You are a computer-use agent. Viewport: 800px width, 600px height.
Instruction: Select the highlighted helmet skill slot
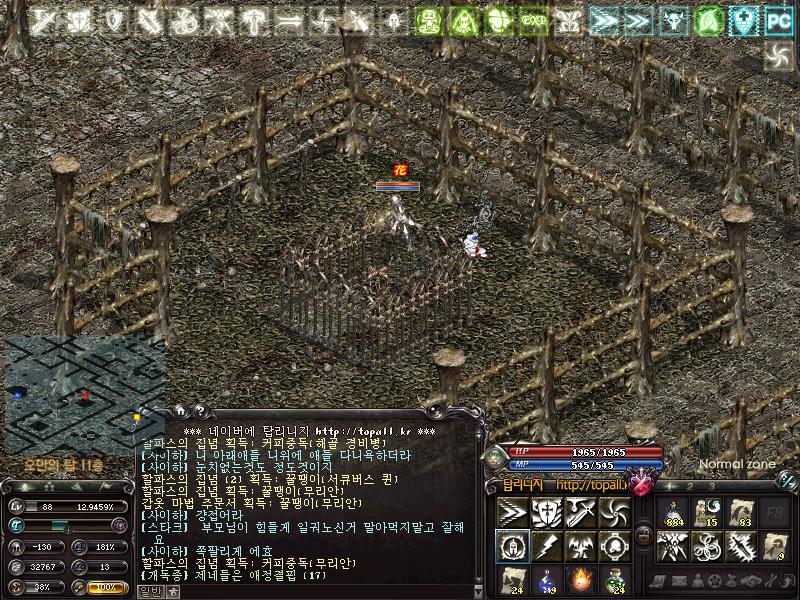[512, 546]
